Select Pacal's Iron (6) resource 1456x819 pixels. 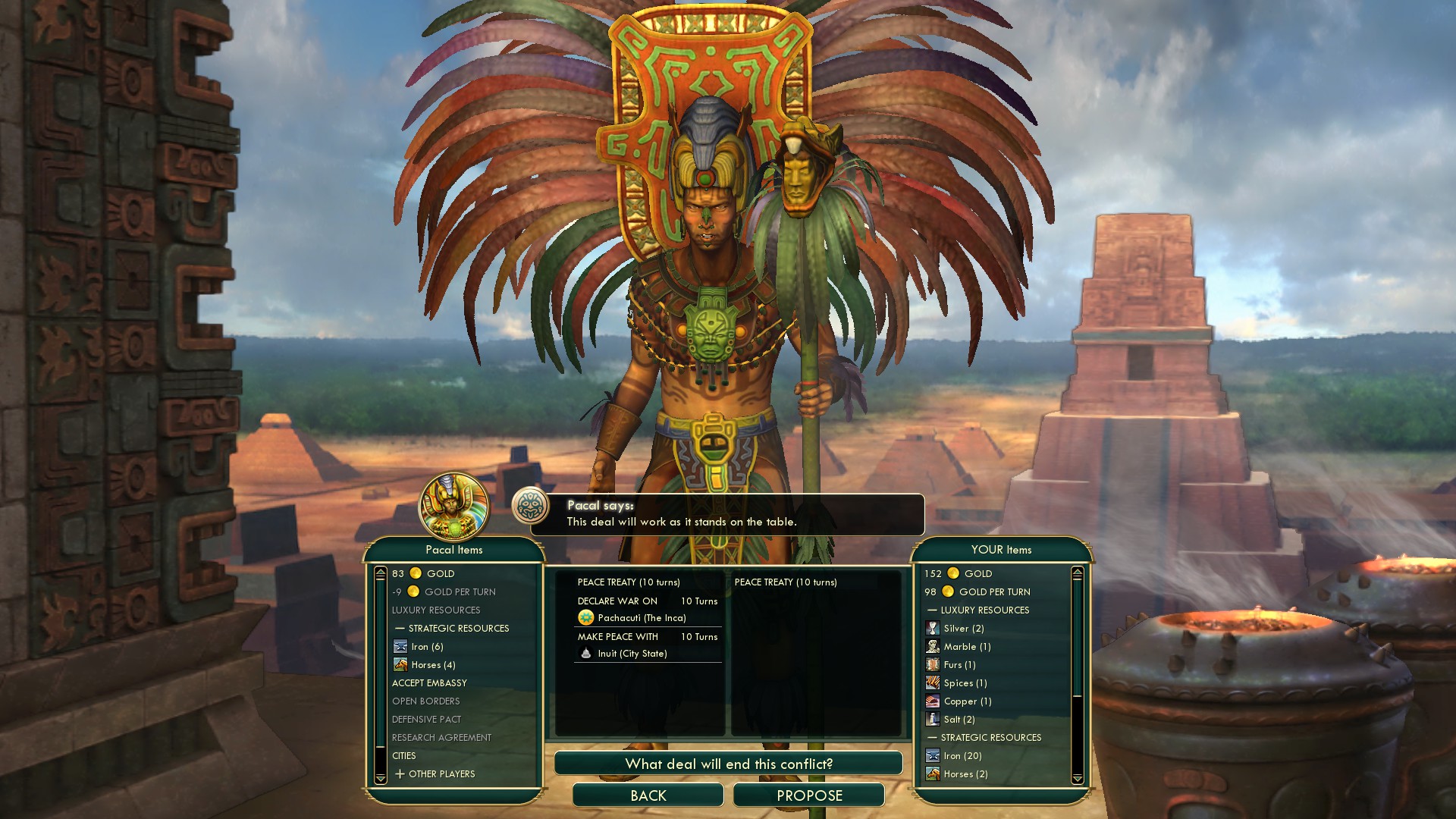coord(427,647)
